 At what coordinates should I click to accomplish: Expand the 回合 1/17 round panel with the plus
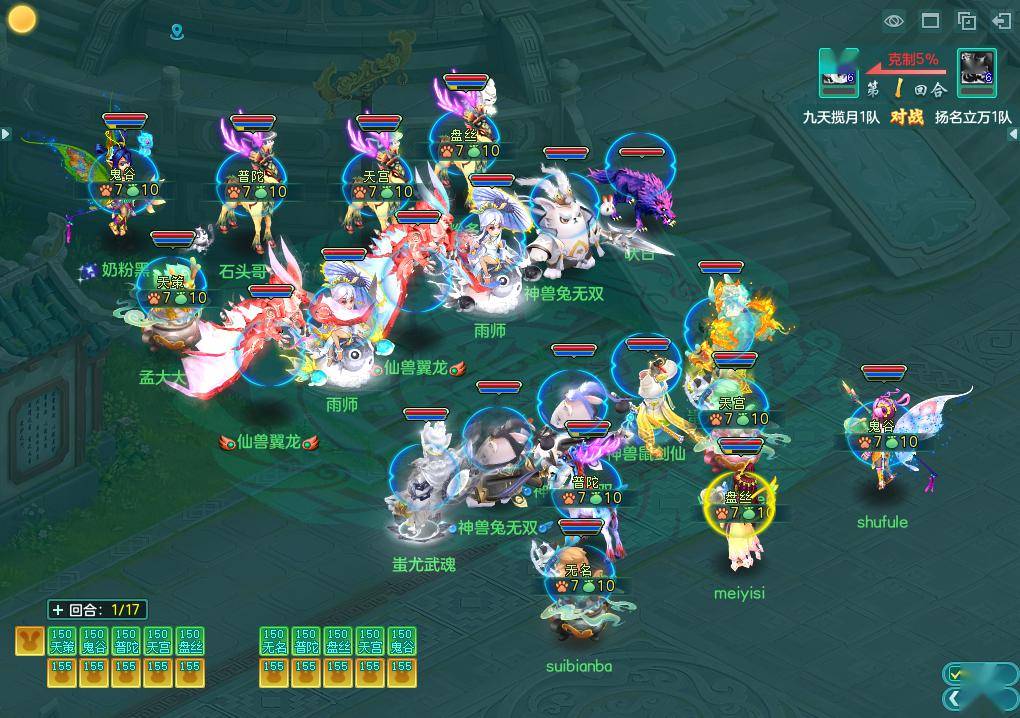pos(57,609)
